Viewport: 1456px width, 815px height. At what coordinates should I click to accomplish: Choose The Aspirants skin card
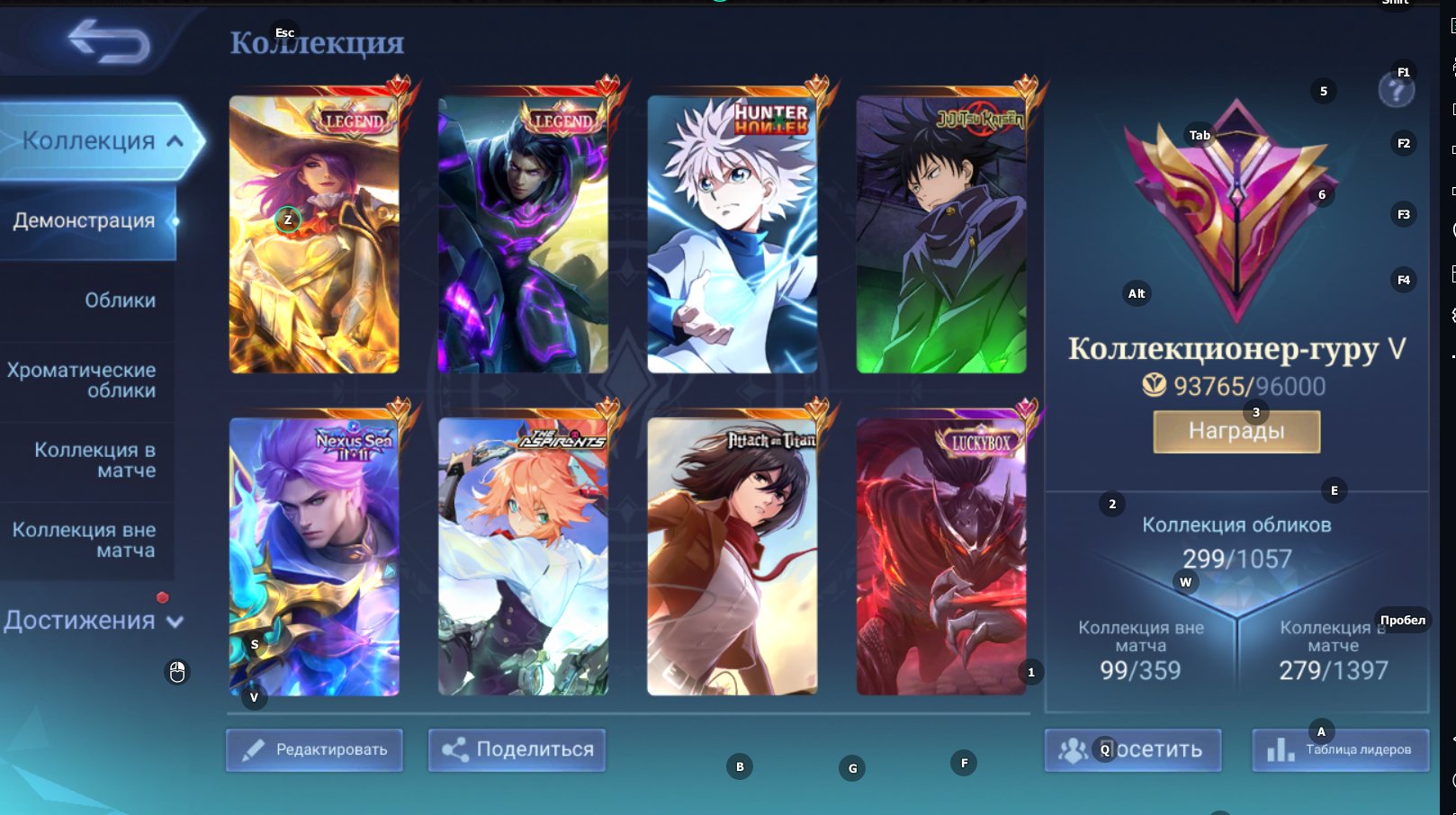523,558
